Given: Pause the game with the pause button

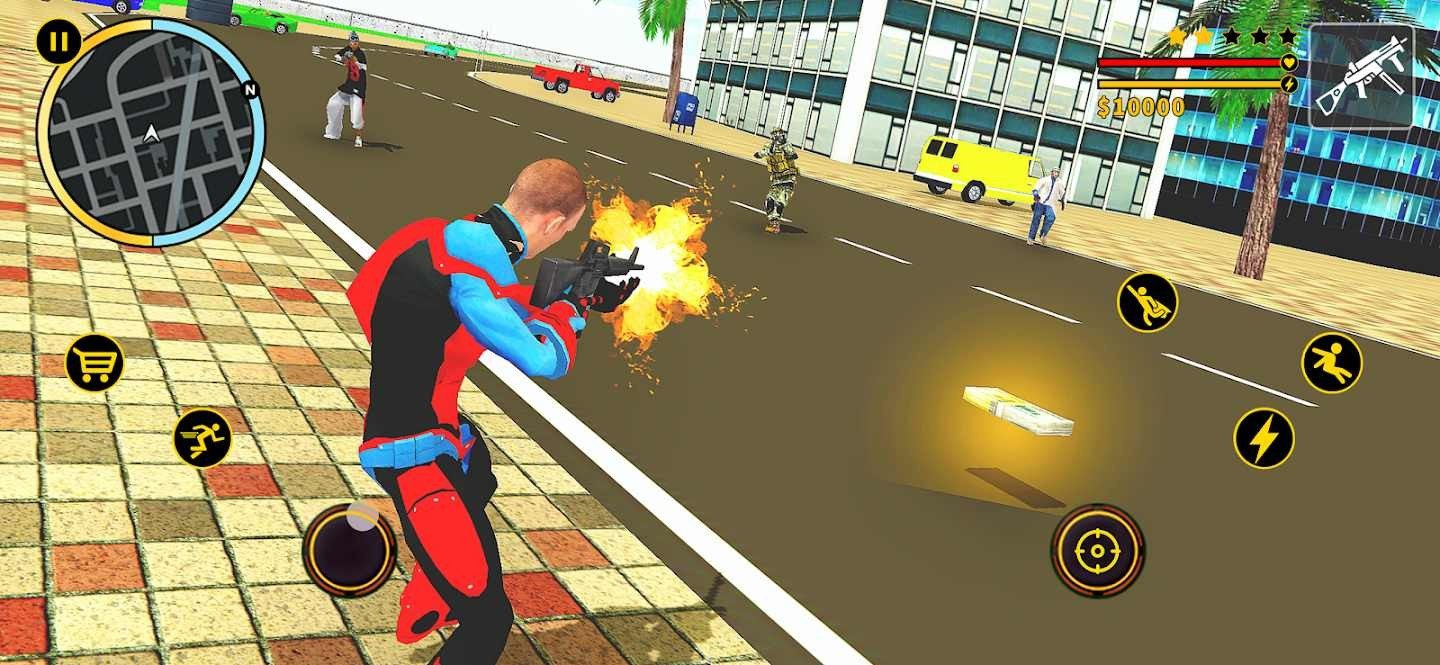Looking at the screenshot, I should 59,42.
